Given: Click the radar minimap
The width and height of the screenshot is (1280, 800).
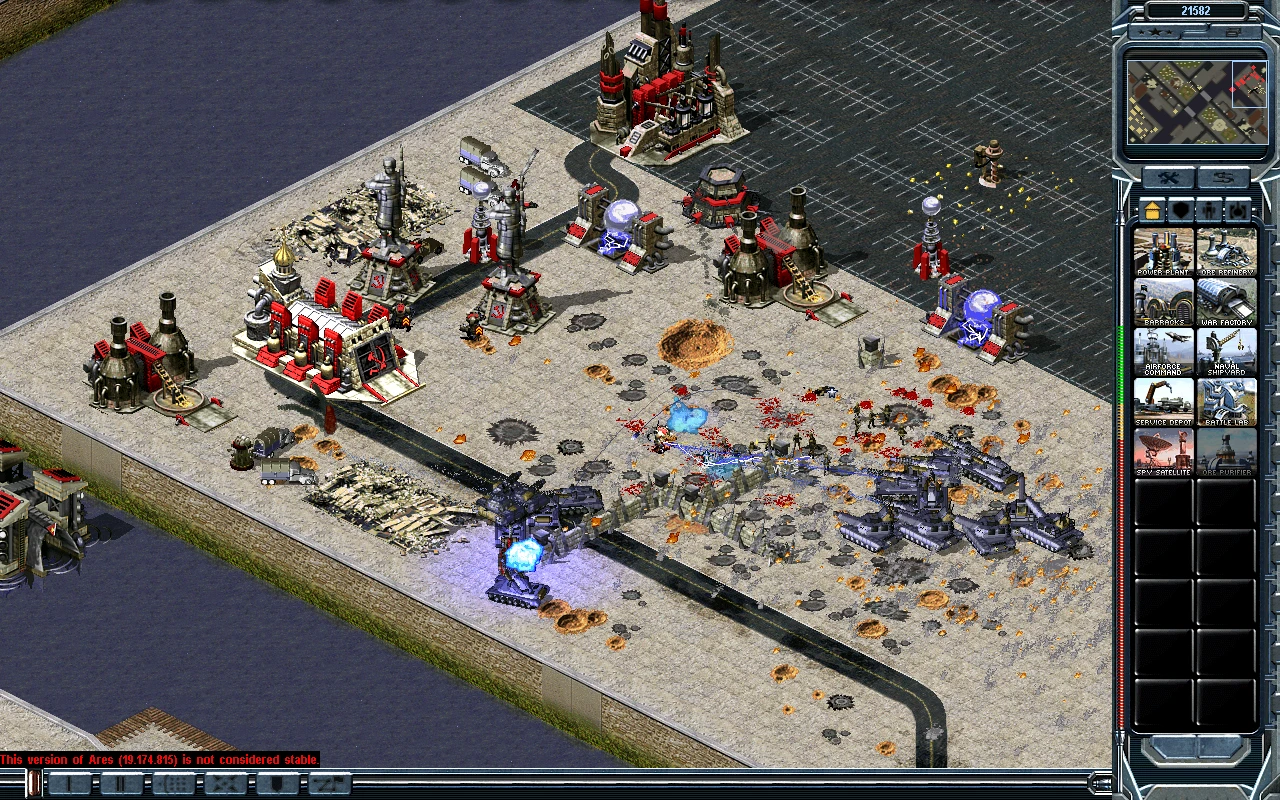Looking at the screenshot, I should pos(1196,102).
